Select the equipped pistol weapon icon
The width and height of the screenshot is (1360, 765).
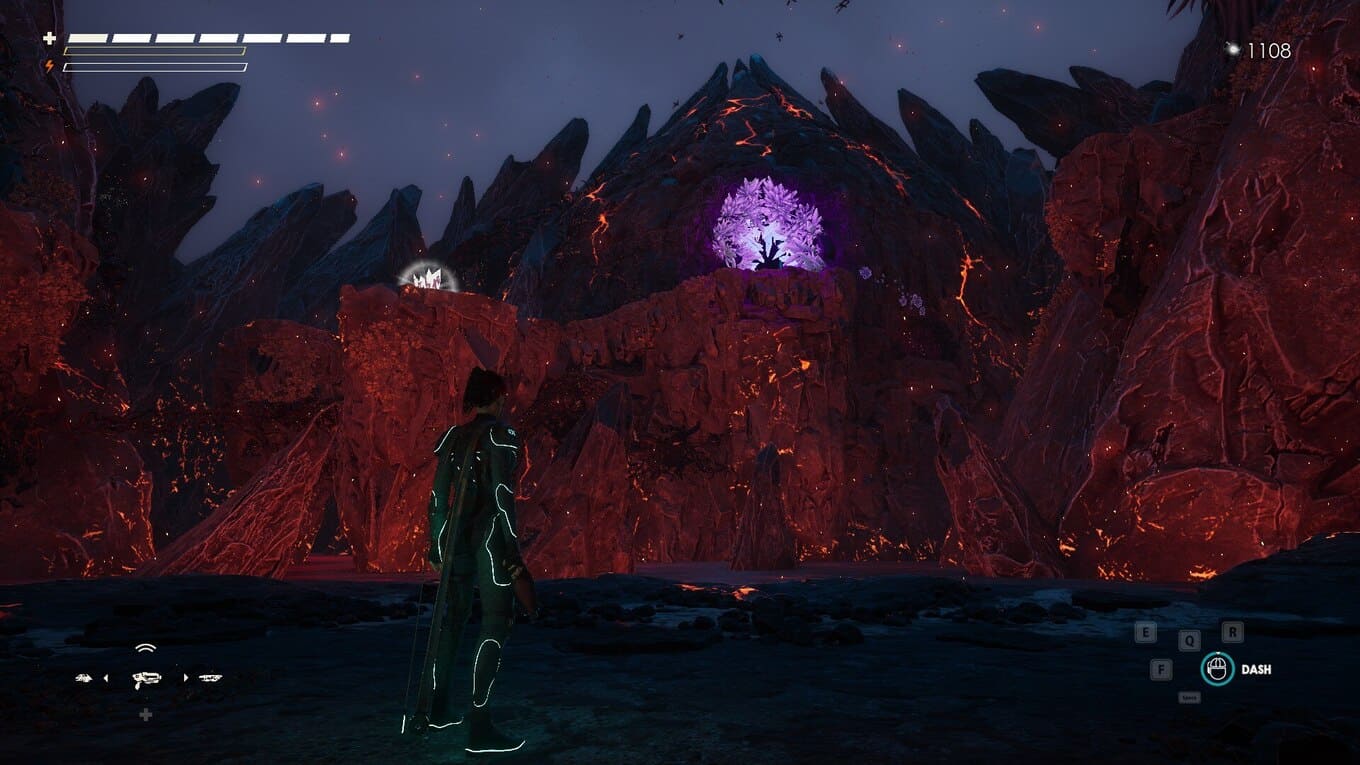[x=146, y=678]
